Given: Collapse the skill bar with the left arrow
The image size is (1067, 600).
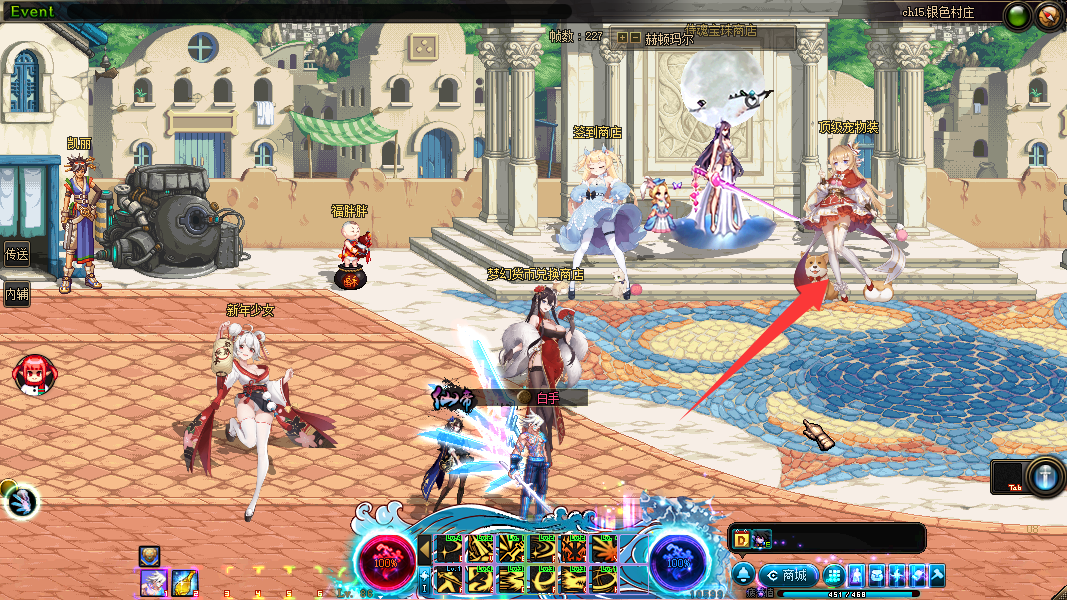Looking at the screenshot, I should tap(424, 549).
